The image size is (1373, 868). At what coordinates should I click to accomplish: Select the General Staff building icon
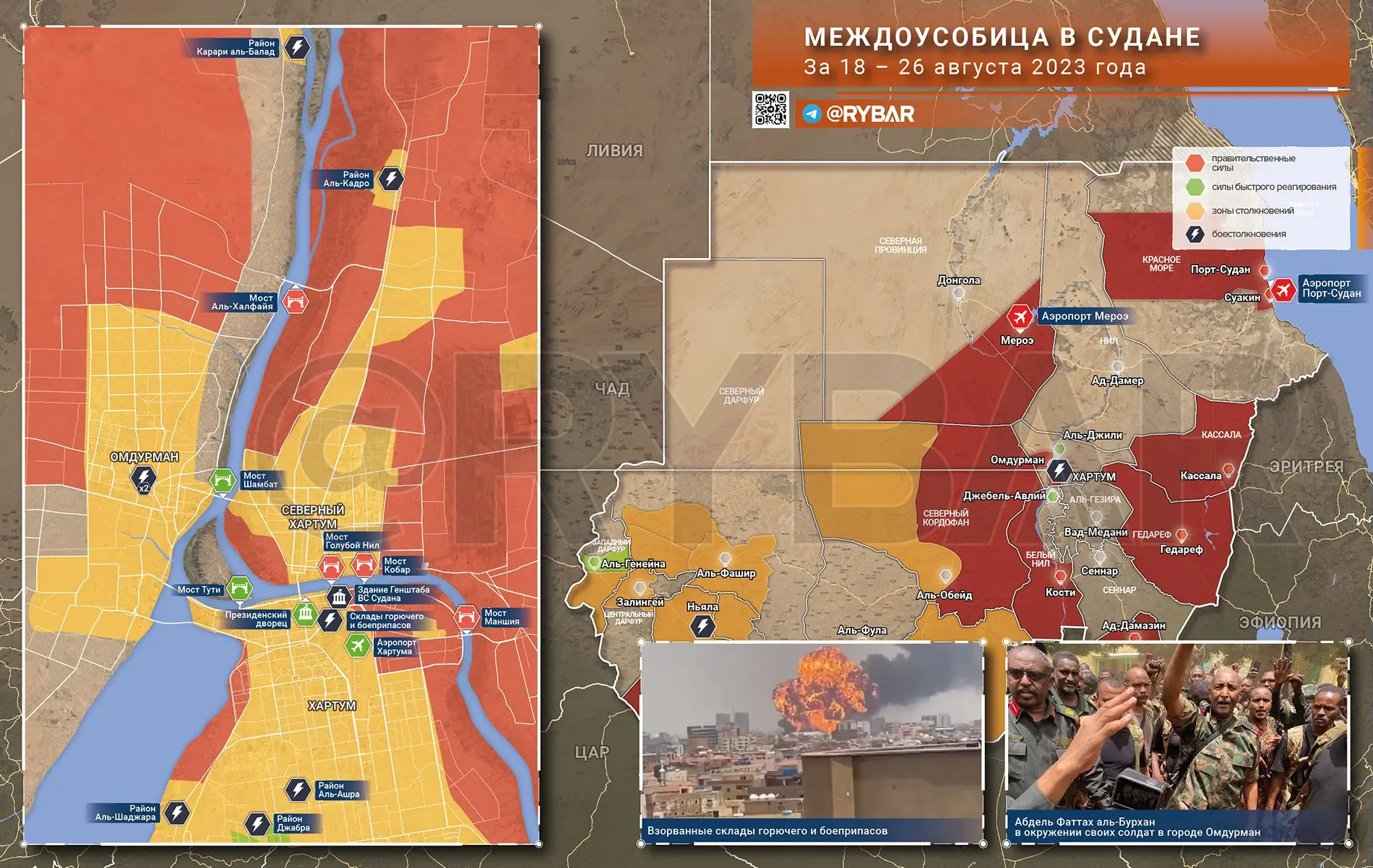coord(340,596)
